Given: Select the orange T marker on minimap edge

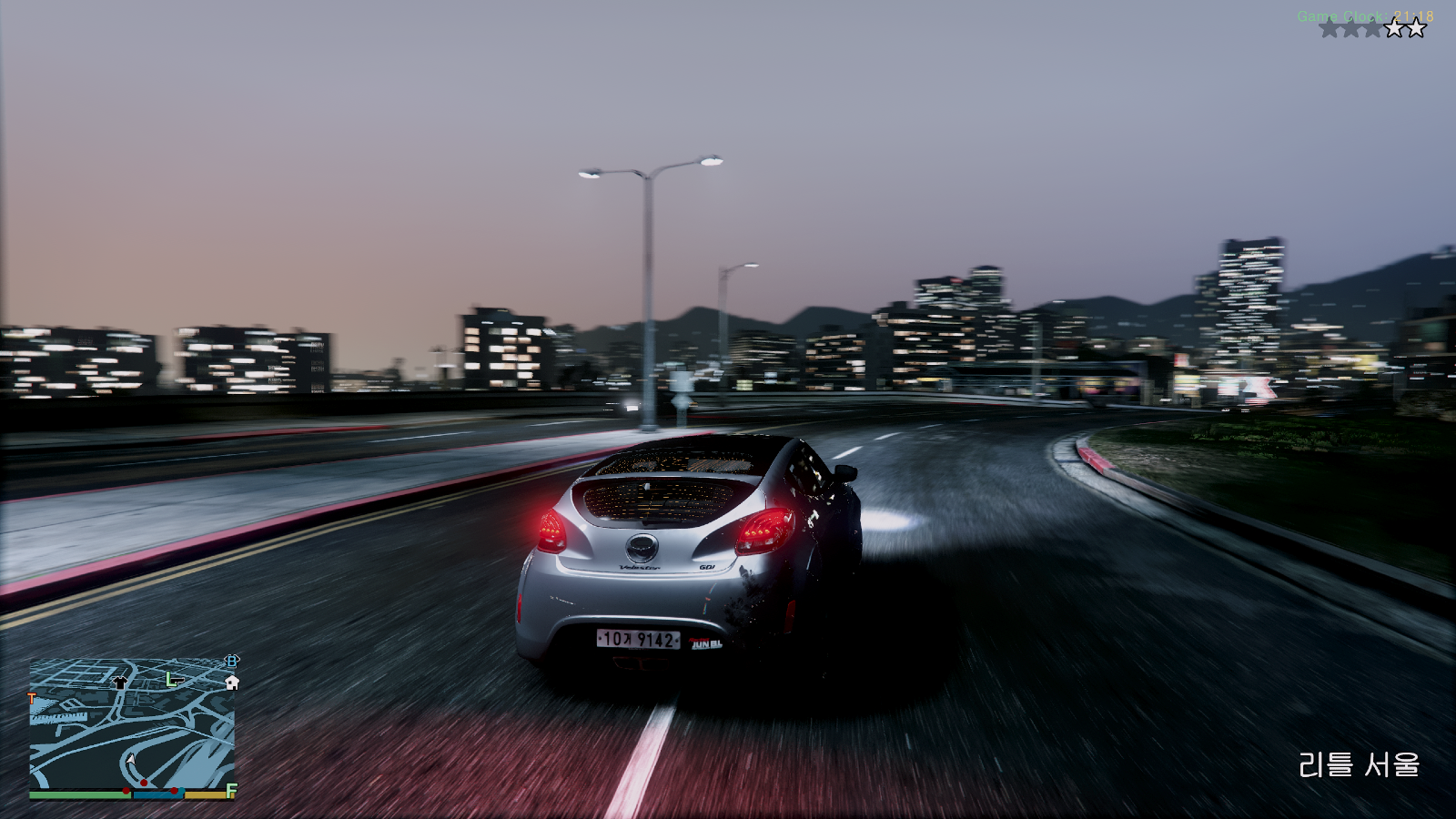Looking at the screenshot, I should [33, 699].
